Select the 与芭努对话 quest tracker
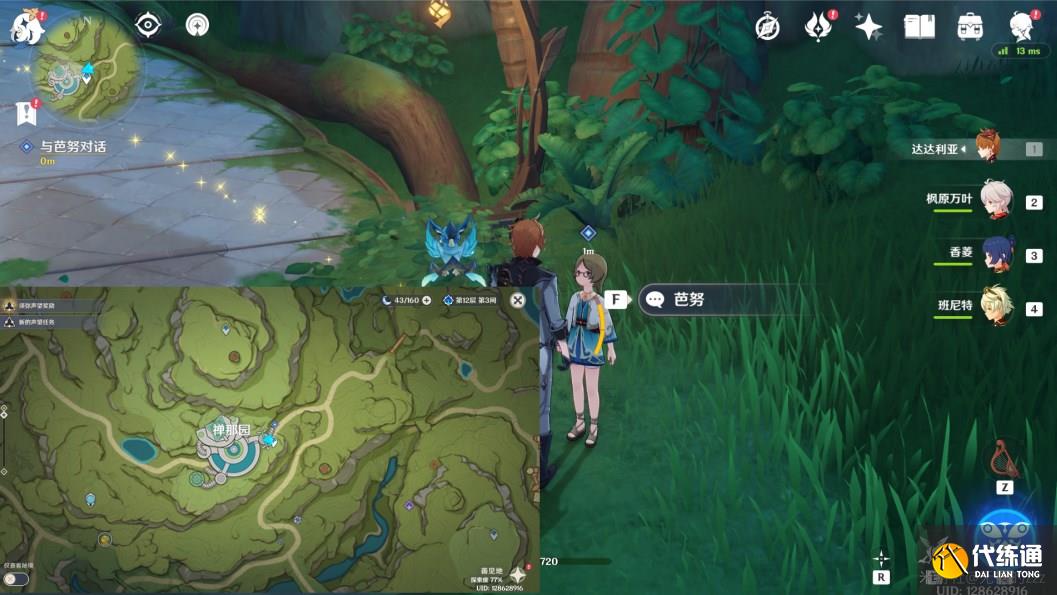 (x=68, y=146)
